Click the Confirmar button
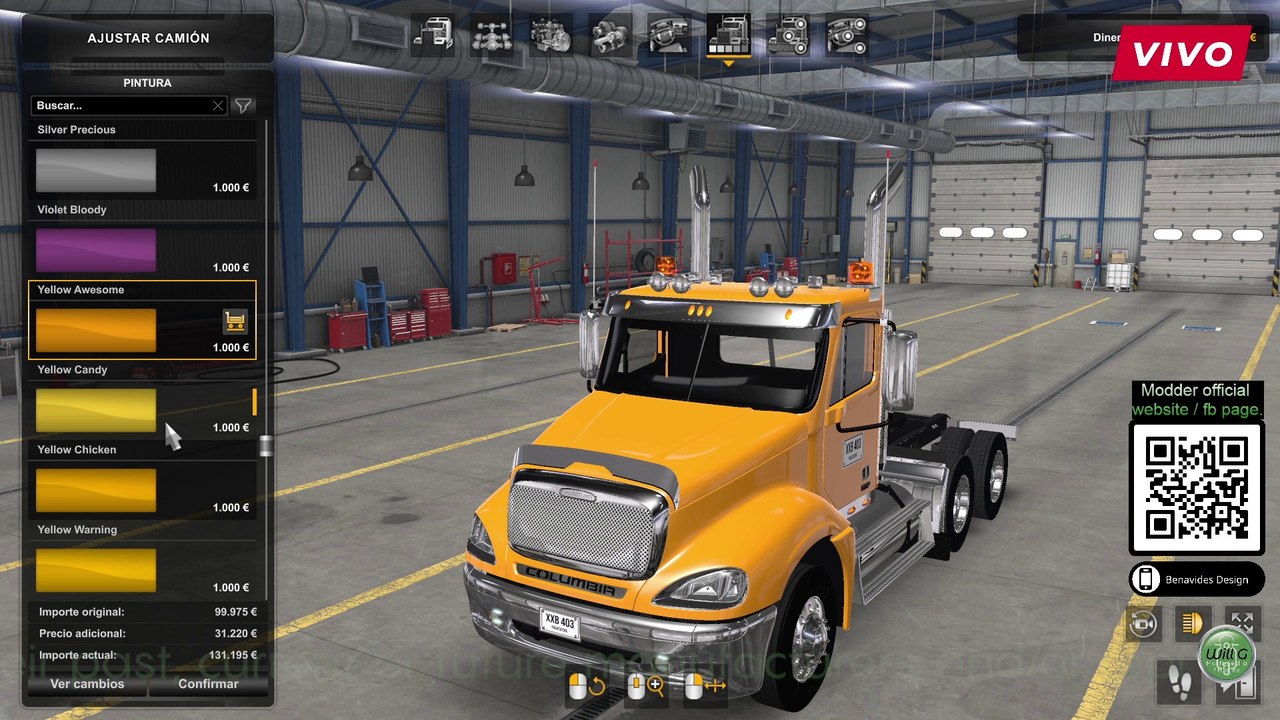 208,684
